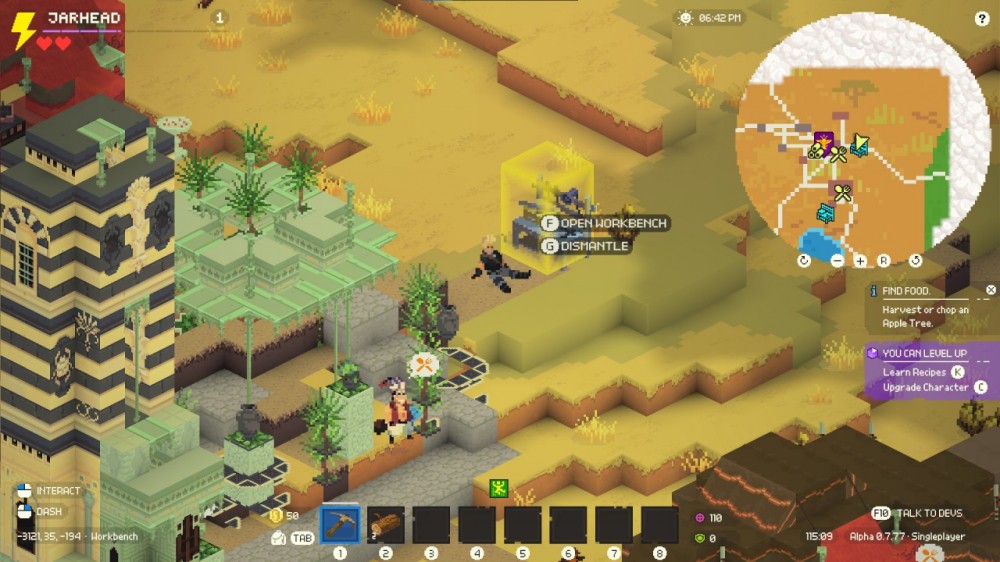Click the purple marker on the minimap
The width and height of the screenshot is (1000, 562).
click(x=825, y=141)
